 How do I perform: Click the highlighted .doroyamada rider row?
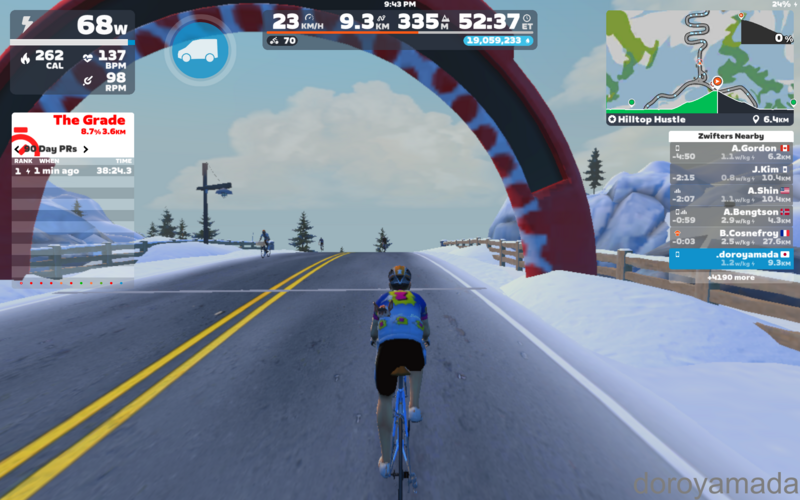pyautogui.click(x=731, y=259)
